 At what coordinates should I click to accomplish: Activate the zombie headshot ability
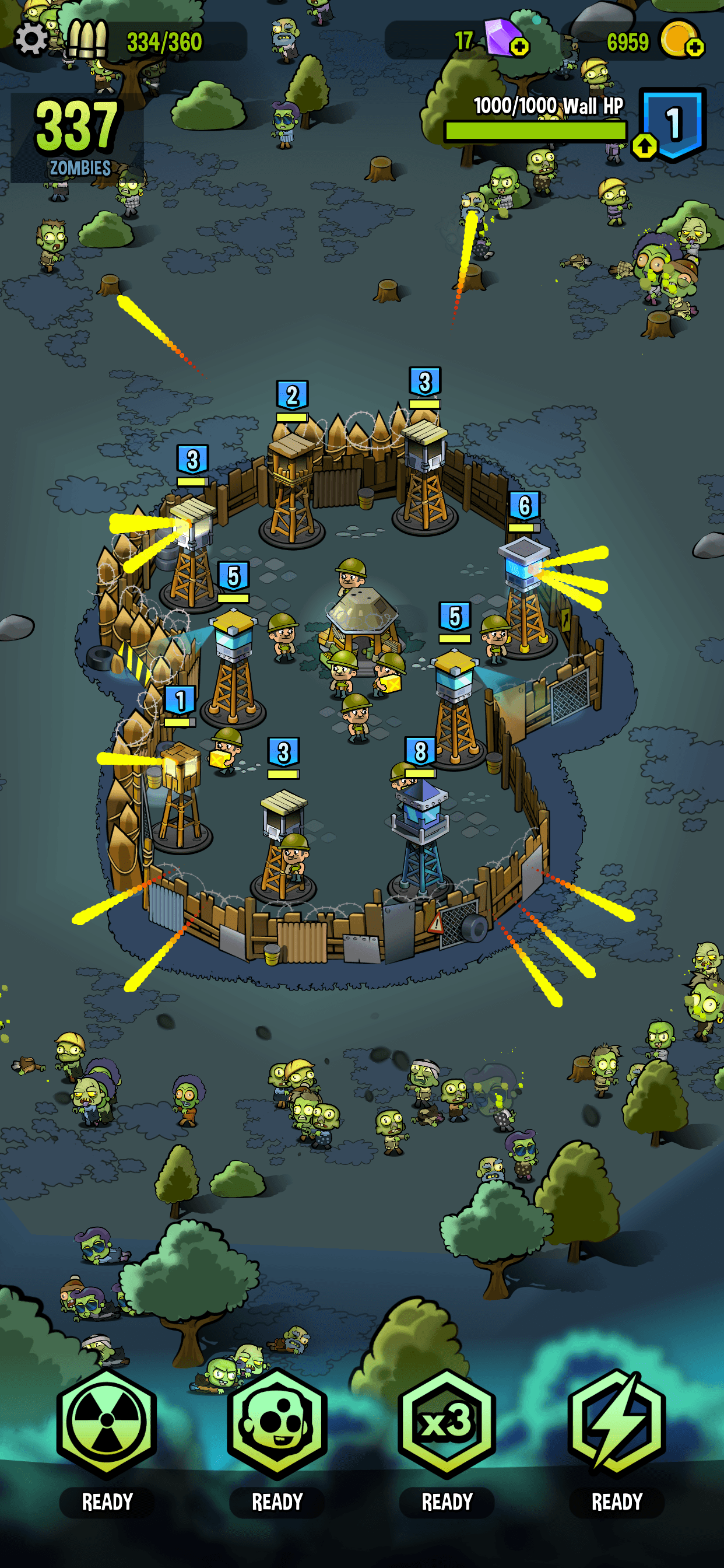[277, 1423]
